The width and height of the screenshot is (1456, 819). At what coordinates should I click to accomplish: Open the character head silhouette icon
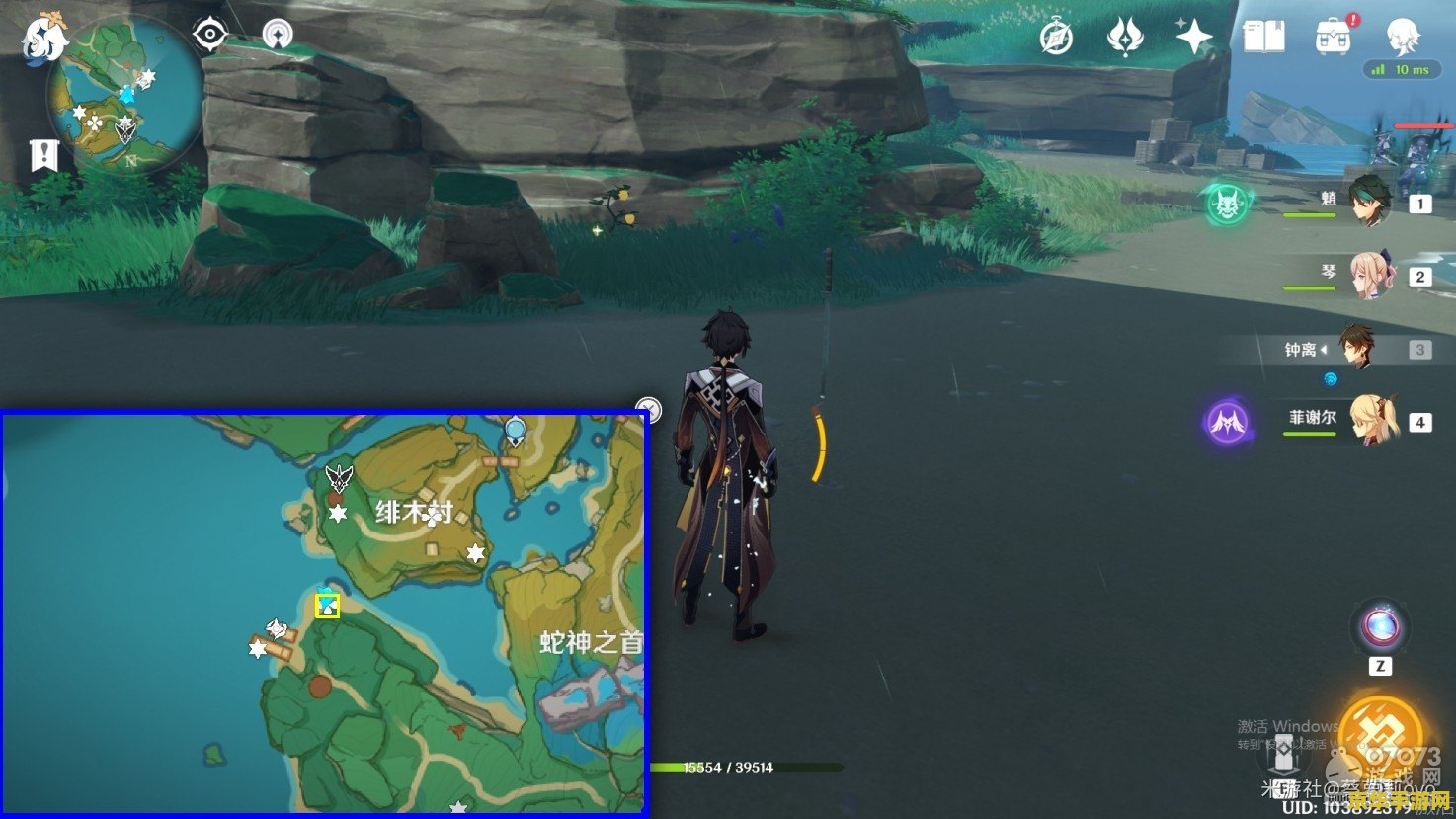pyautogui.click(x=1403, y=38)
